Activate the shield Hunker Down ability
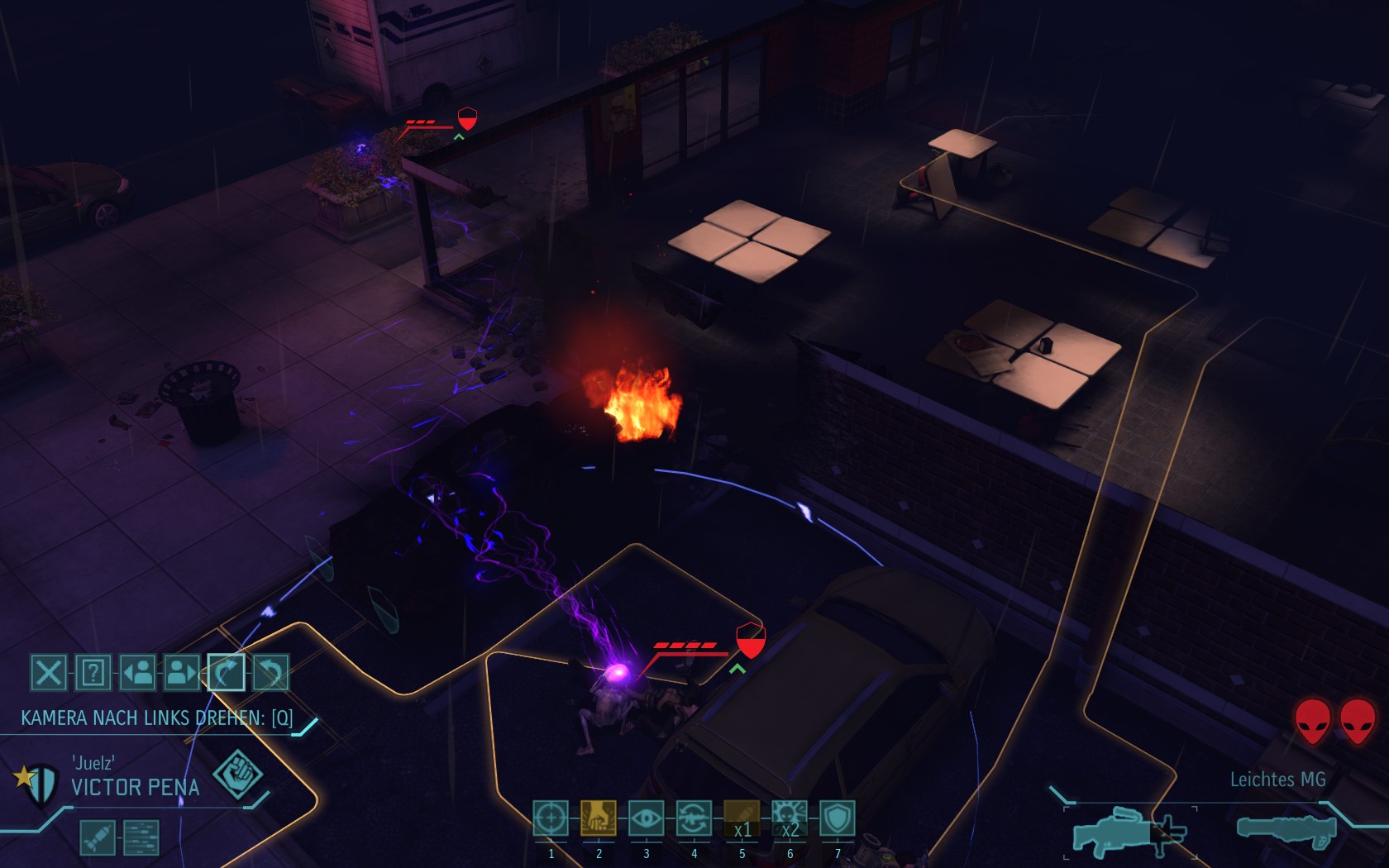The height and width of the screenshot is (868, 1389). pyautogui.click(x=838, y=818)
